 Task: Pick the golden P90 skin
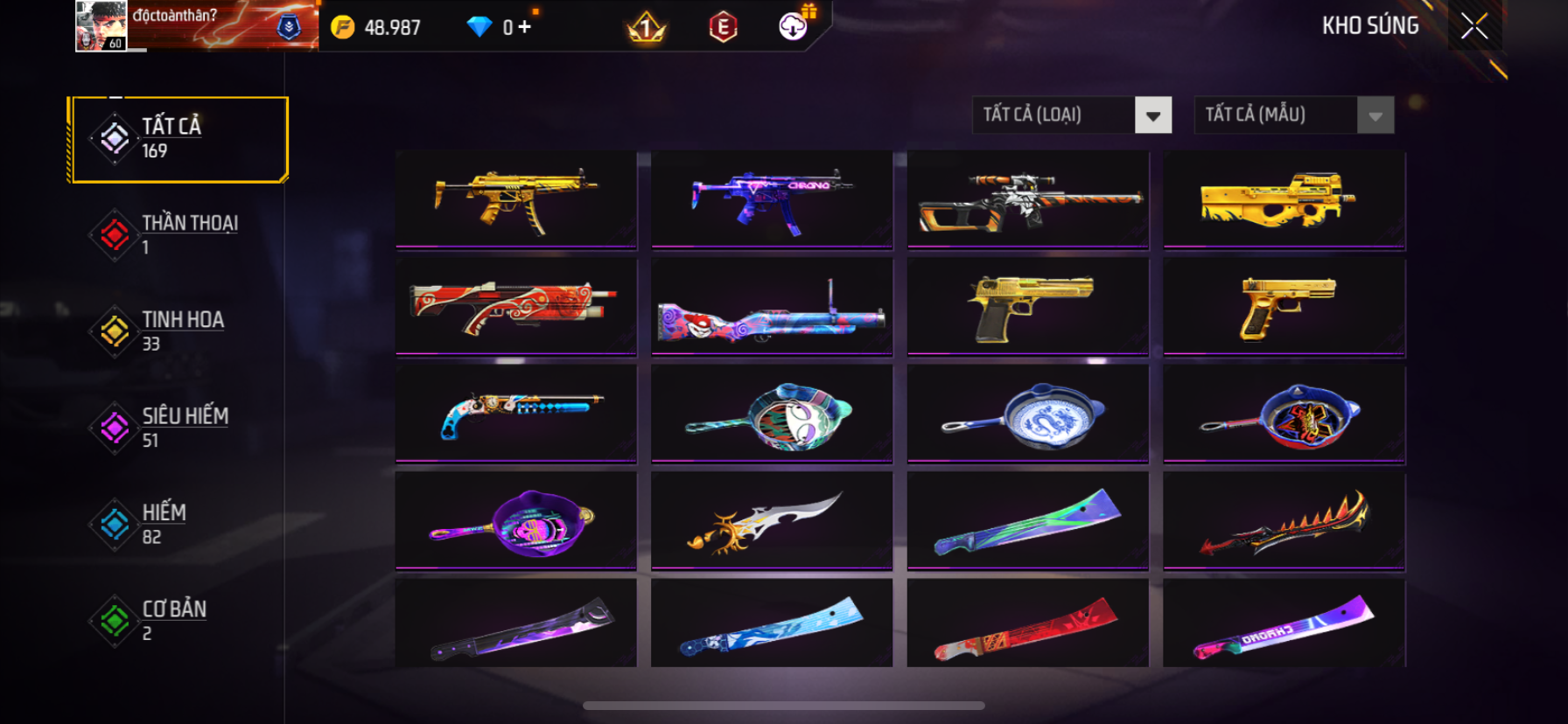pyautogui.click(x=1284, y=199)
